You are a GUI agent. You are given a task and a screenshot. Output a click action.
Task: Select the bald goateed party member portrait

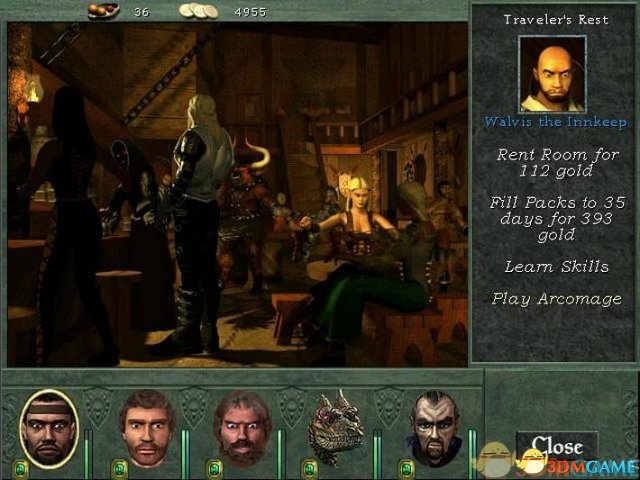tap(435, 428)
